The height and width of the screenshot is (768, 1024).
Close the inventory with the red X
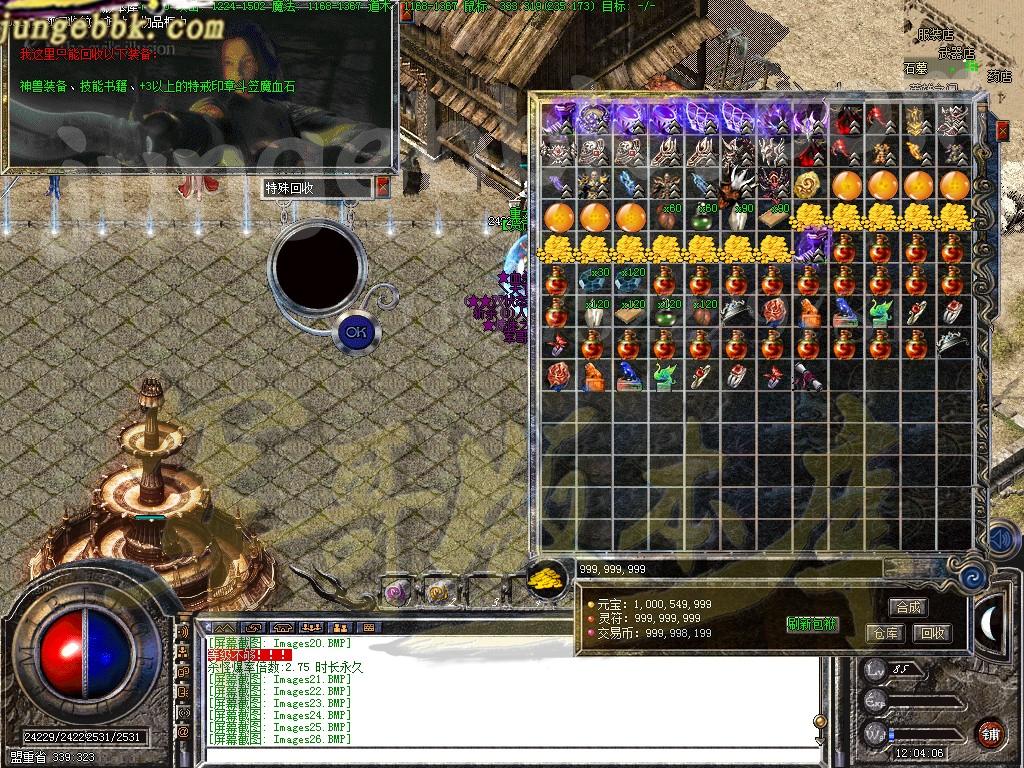click(x=1003, y=130)
